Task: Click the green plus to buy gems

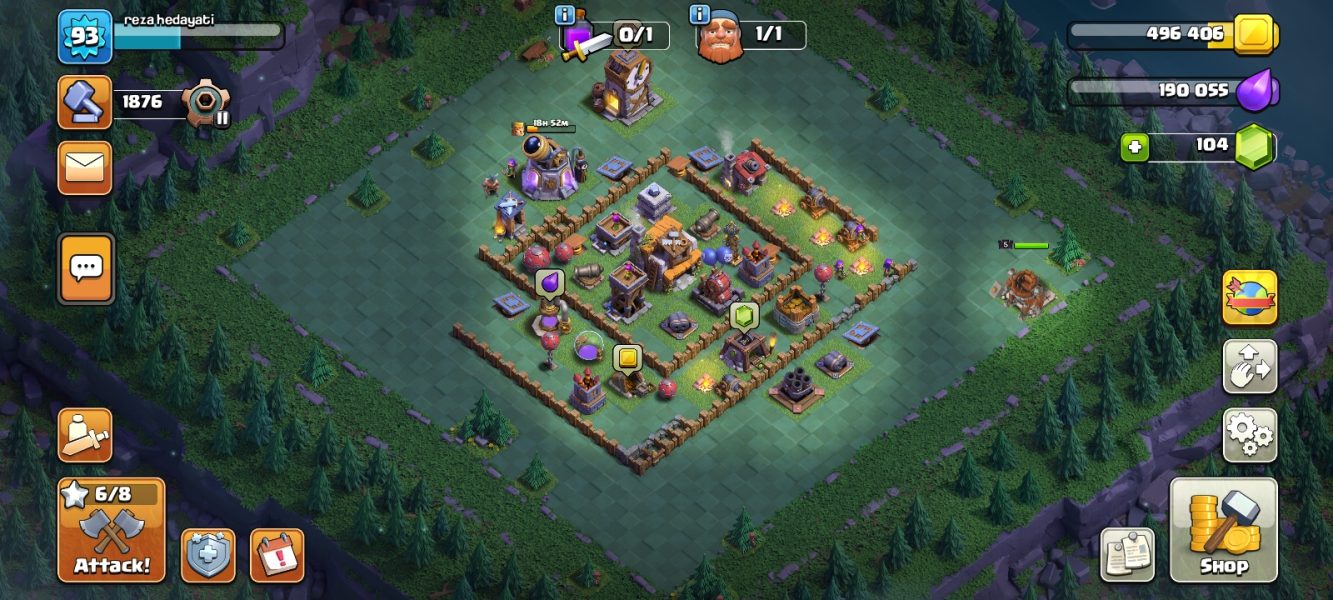Action: pos(1134,148)
